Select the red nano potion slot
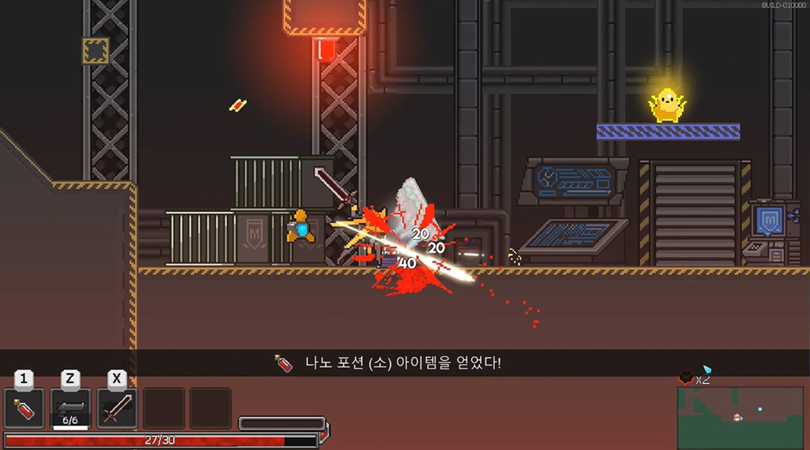This screenshot has height=450, width=810. 24,408
